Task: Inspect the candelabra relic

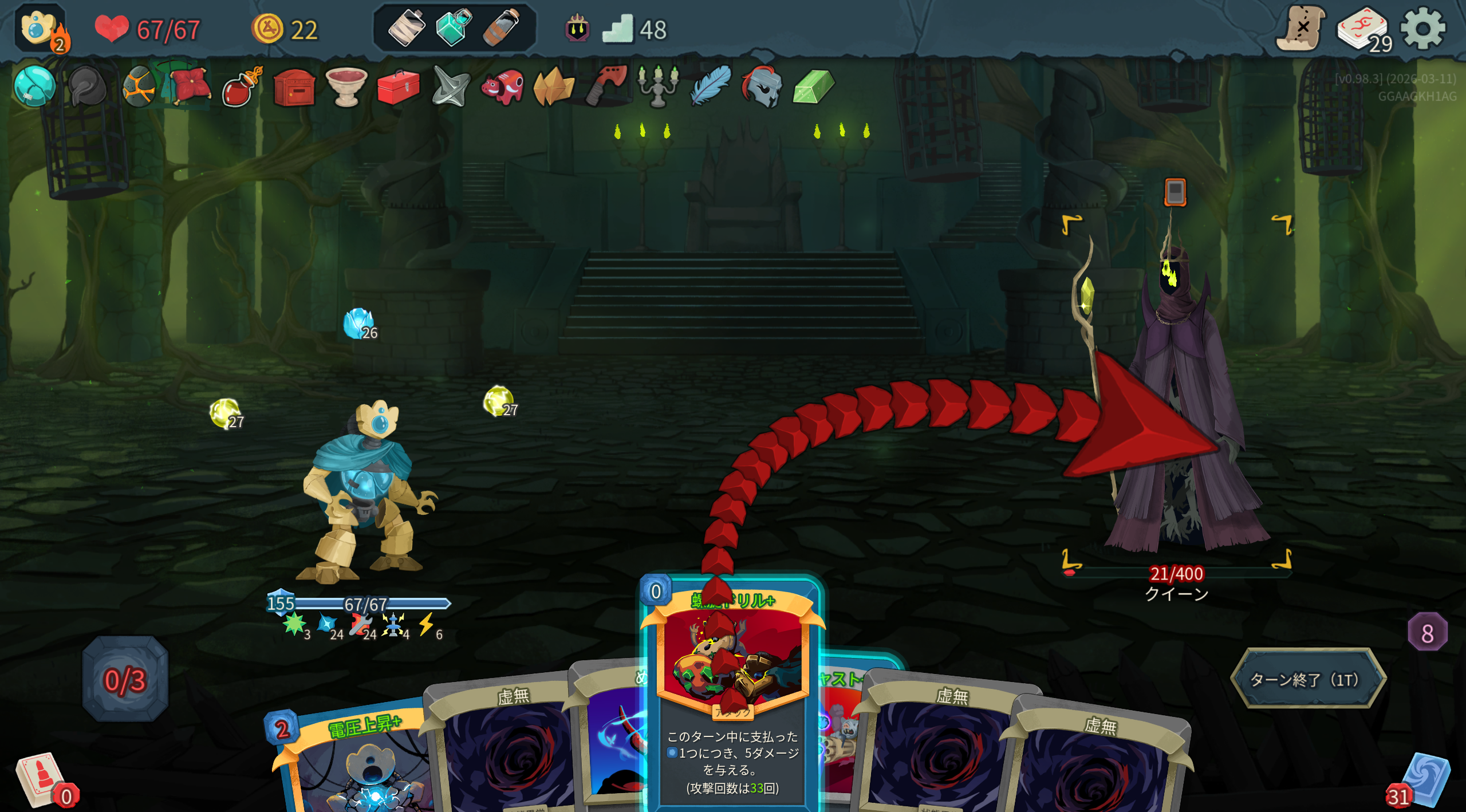Action: (658, 86)
